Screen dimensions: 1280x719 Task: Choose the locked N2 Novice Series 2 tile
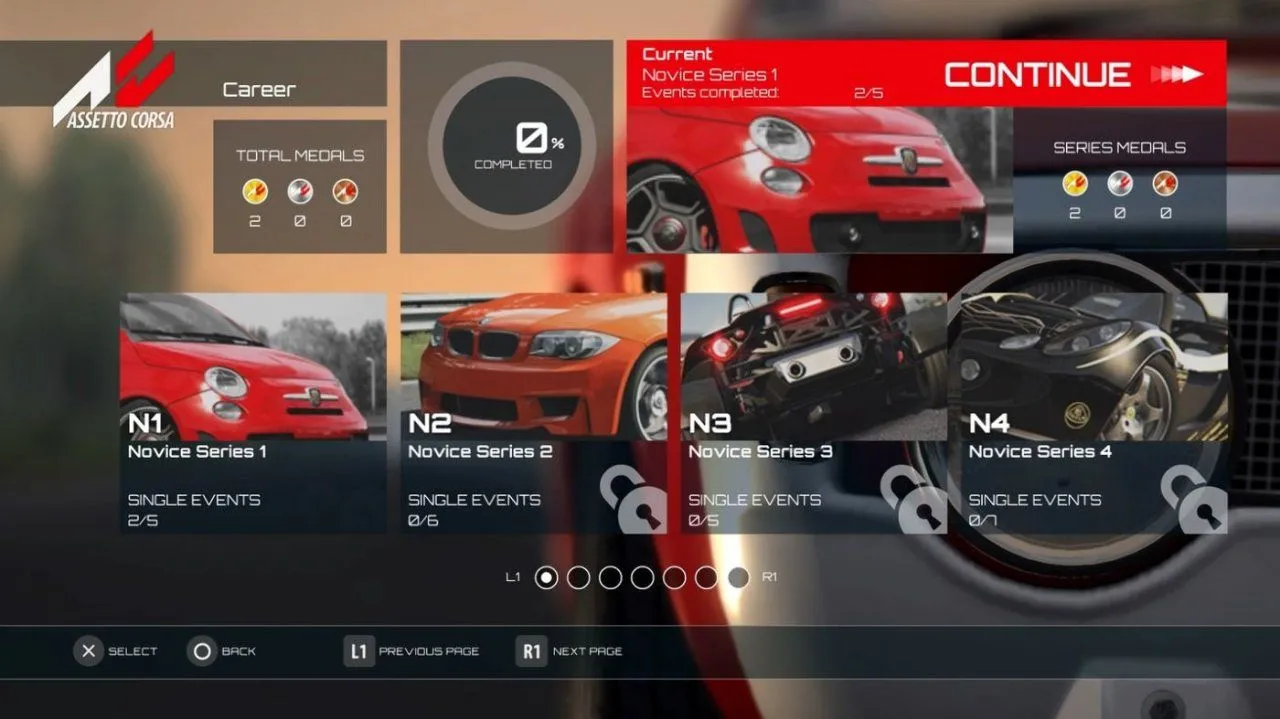tap(533, 413)
